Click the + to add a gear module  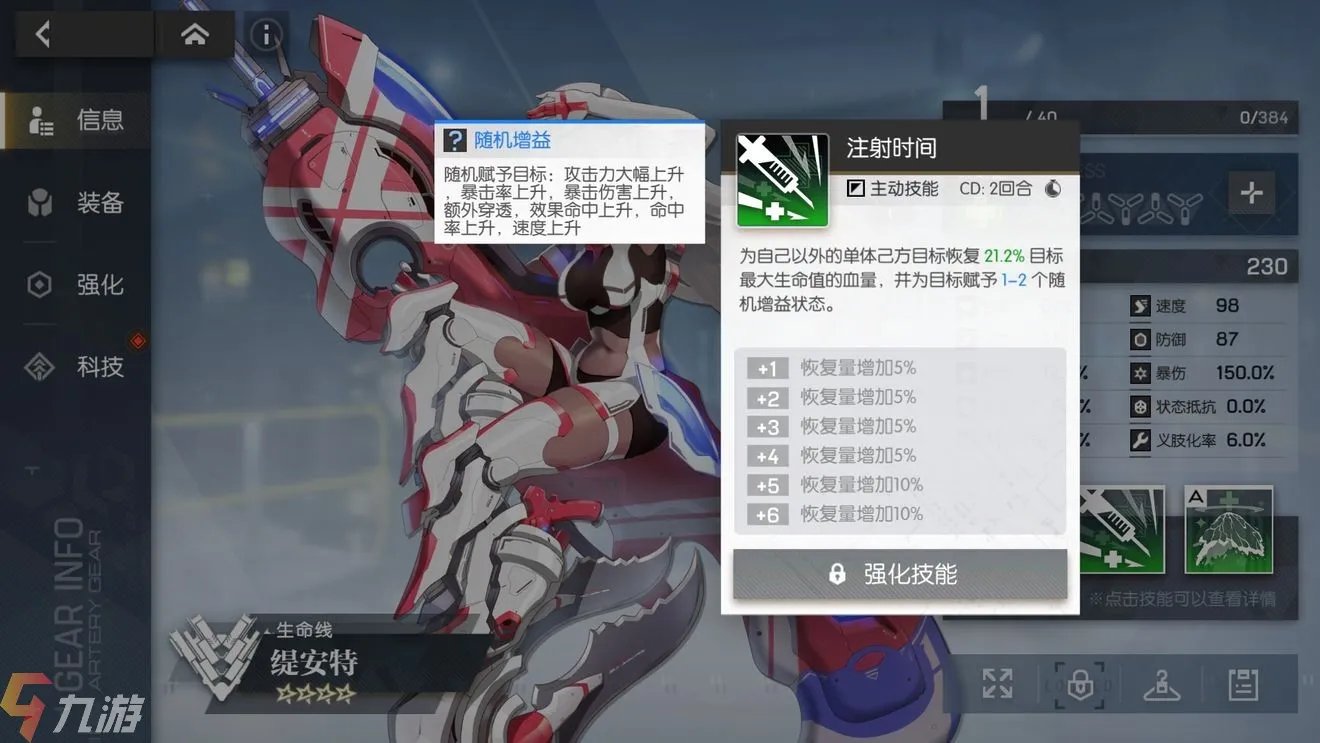[x=1252, y=193]
